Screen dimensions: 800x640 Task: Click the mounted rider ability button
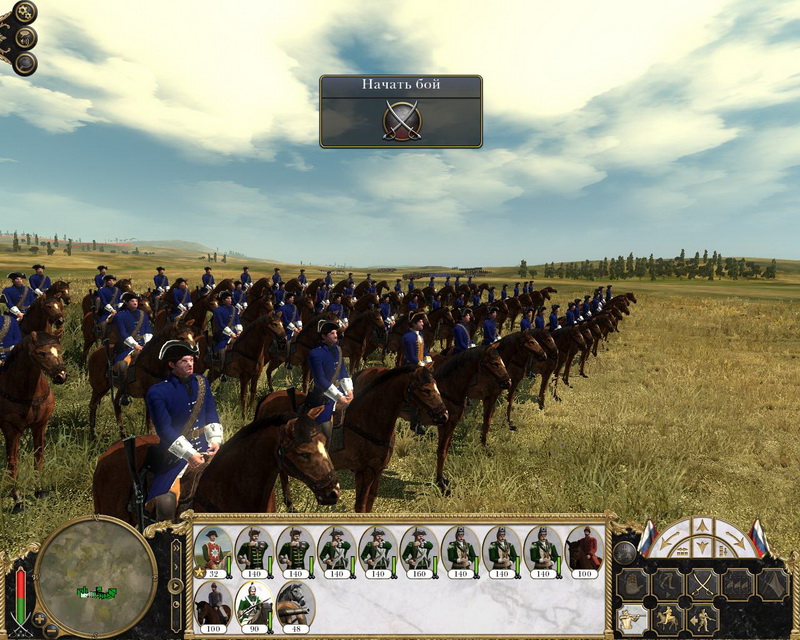666,619
